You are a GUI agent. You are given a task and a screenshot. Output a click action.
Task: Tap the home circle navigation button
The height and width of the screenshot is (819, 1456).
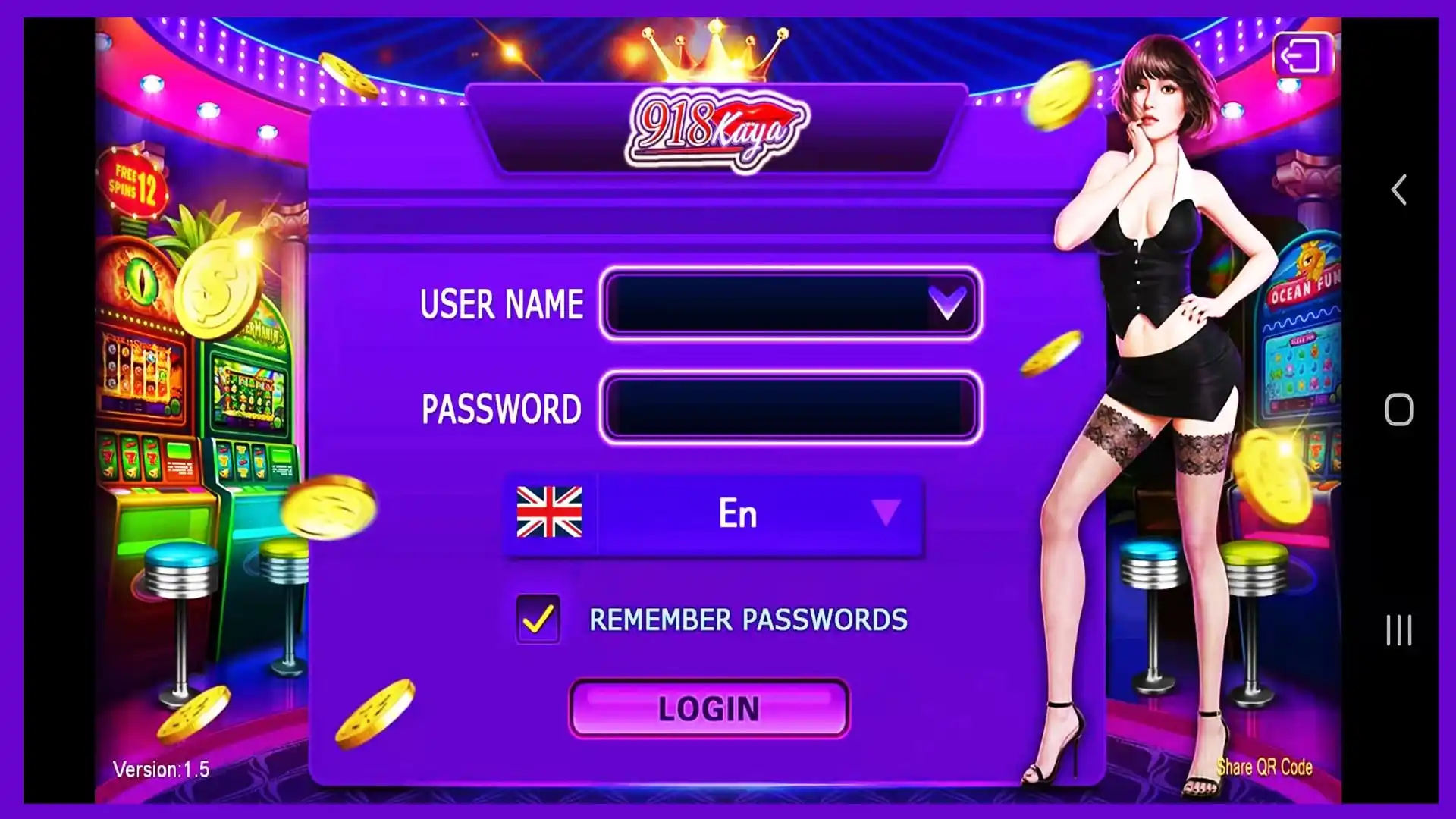tap(1398, 409)
